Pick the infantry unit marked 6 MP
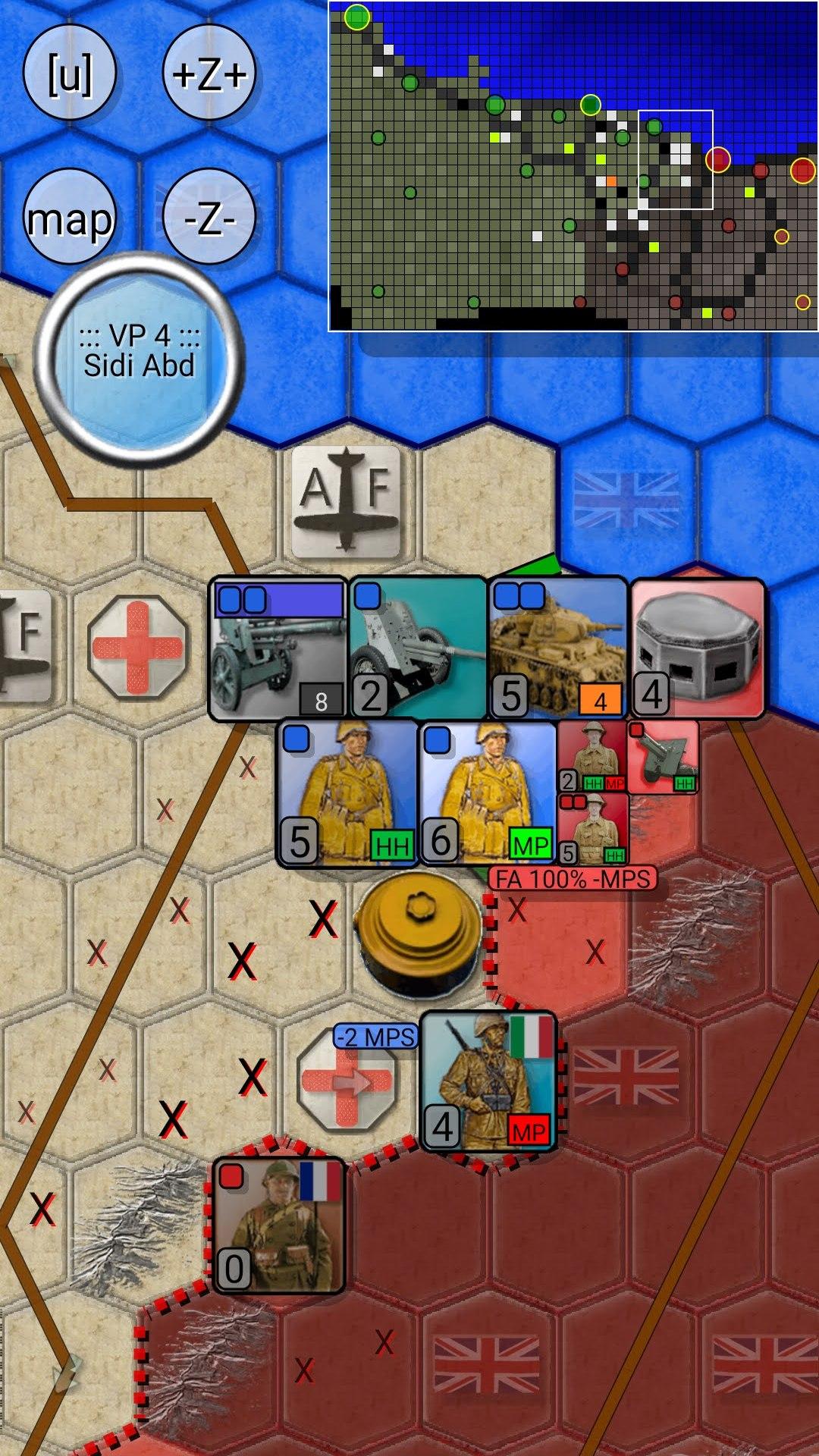This screenshot has width=819, height=1456. point(488,793)
